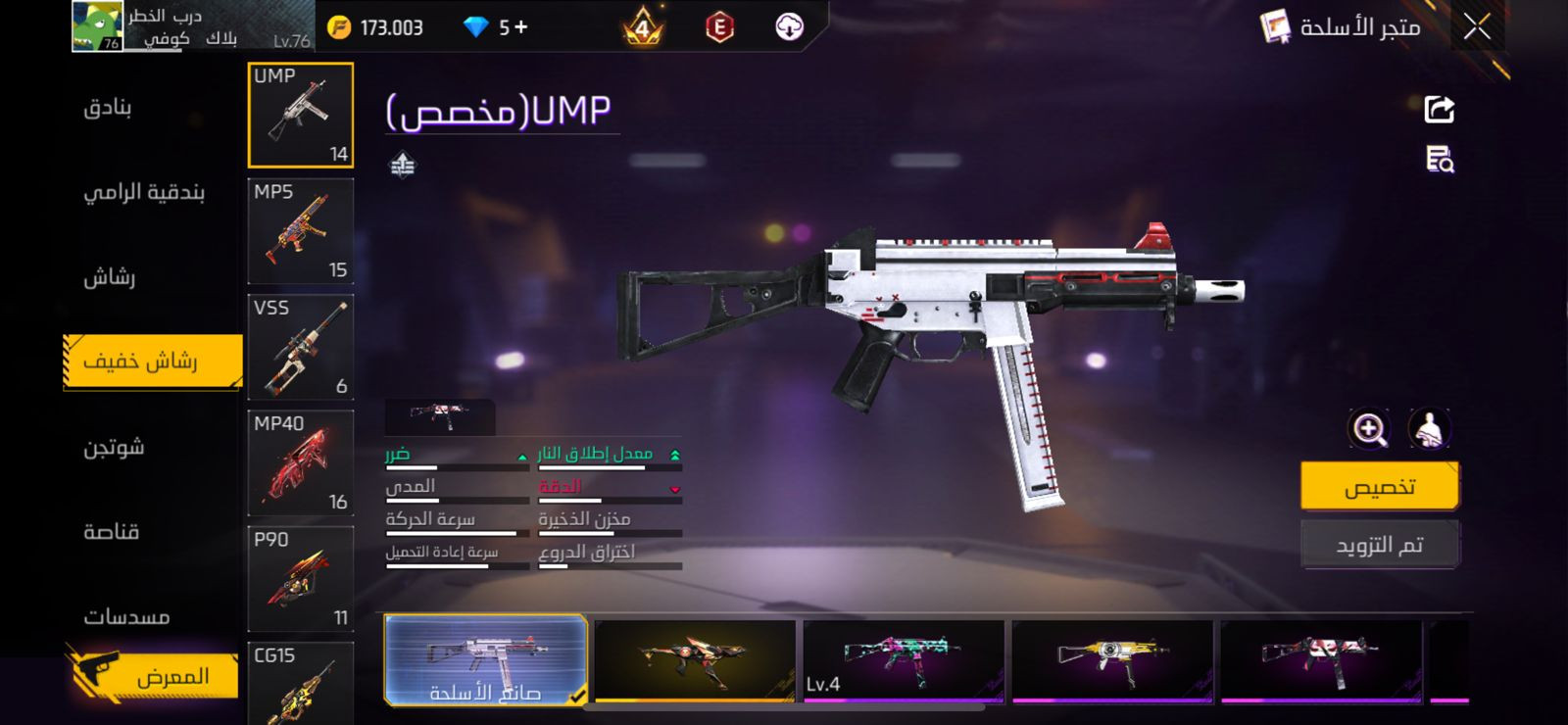Pick the P90 weapon tile
Viewport: 1568px width, 725px height.
[300, 578]
